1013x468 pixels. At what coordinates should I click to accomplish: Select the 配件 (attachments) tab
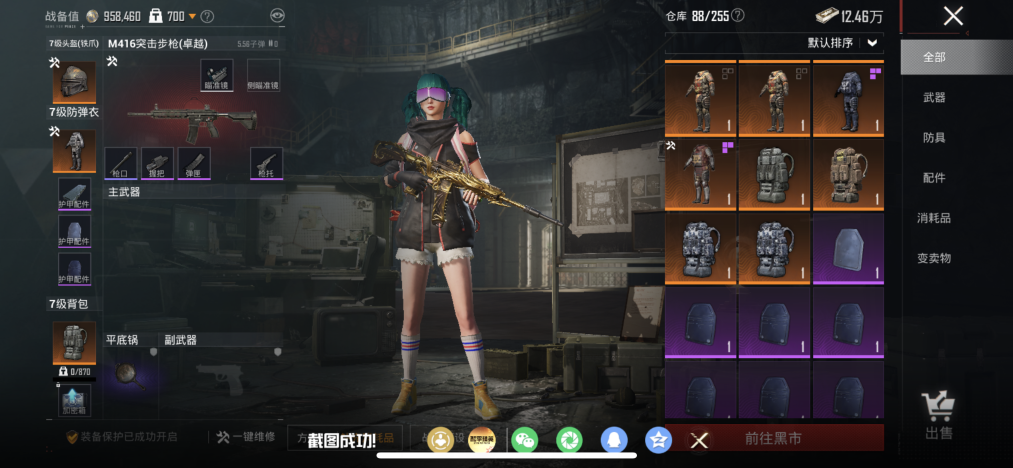(934, 177)
